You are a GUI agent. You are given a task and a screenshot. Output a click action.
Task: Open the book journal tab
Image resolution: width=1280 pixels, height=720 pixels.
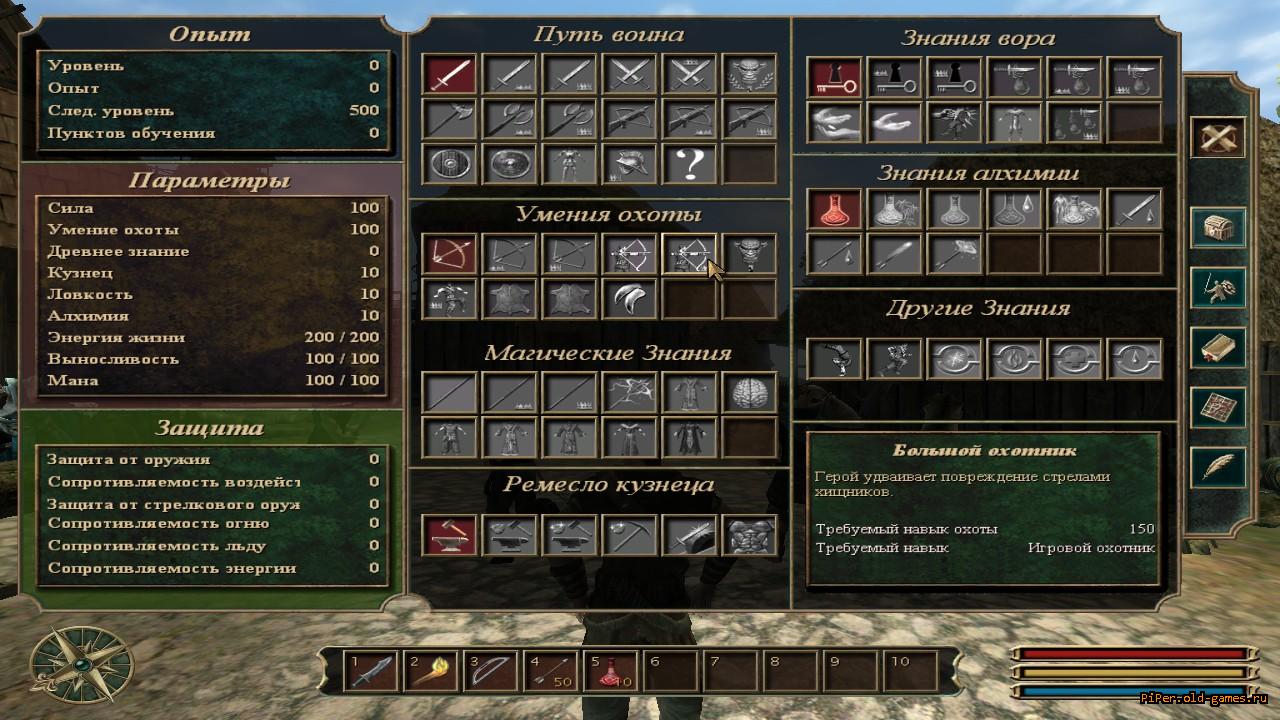tap(1217, 347)
